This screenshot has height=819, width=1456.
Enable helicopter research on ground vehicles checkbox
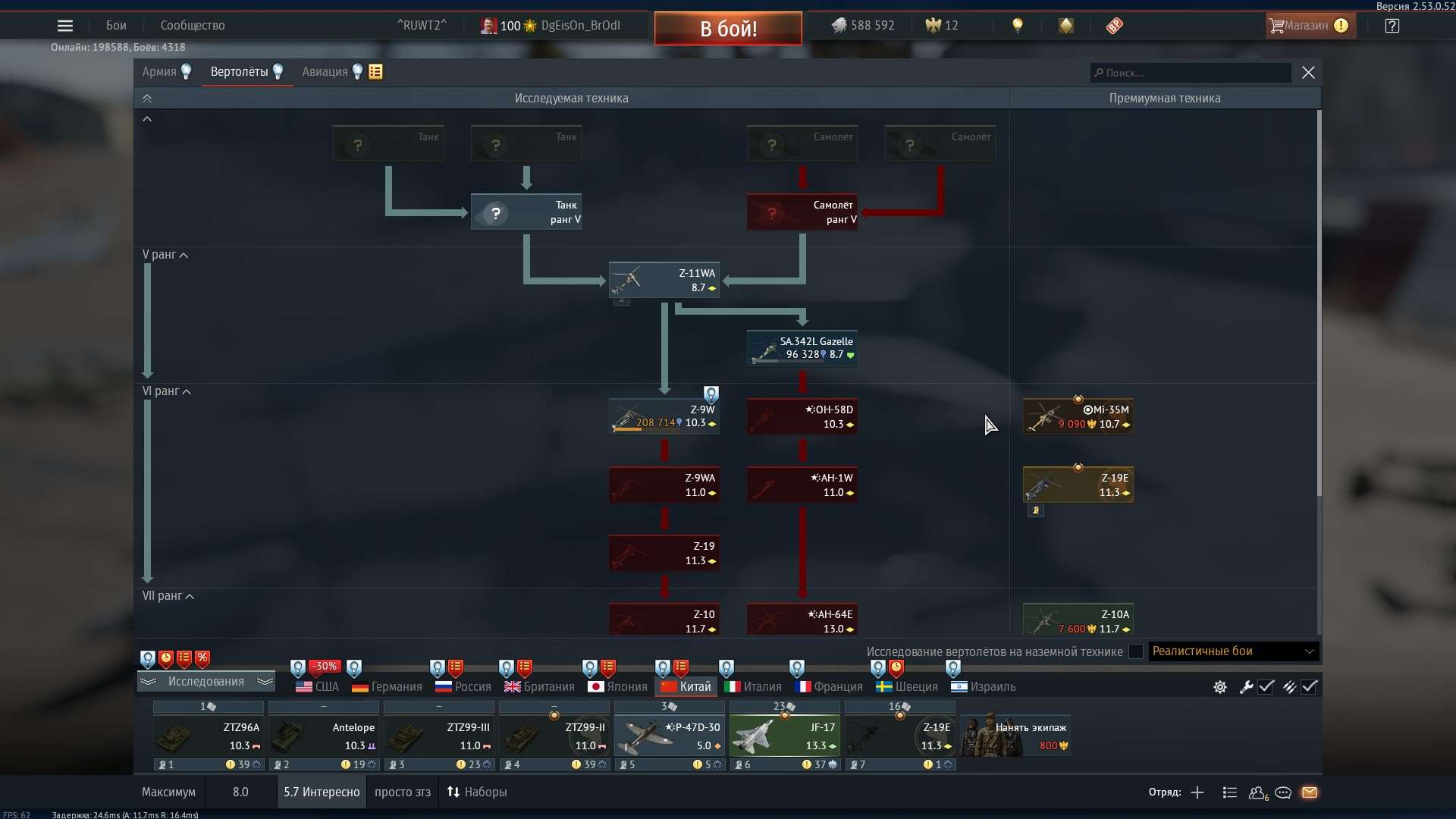(x=1135, y=651)
